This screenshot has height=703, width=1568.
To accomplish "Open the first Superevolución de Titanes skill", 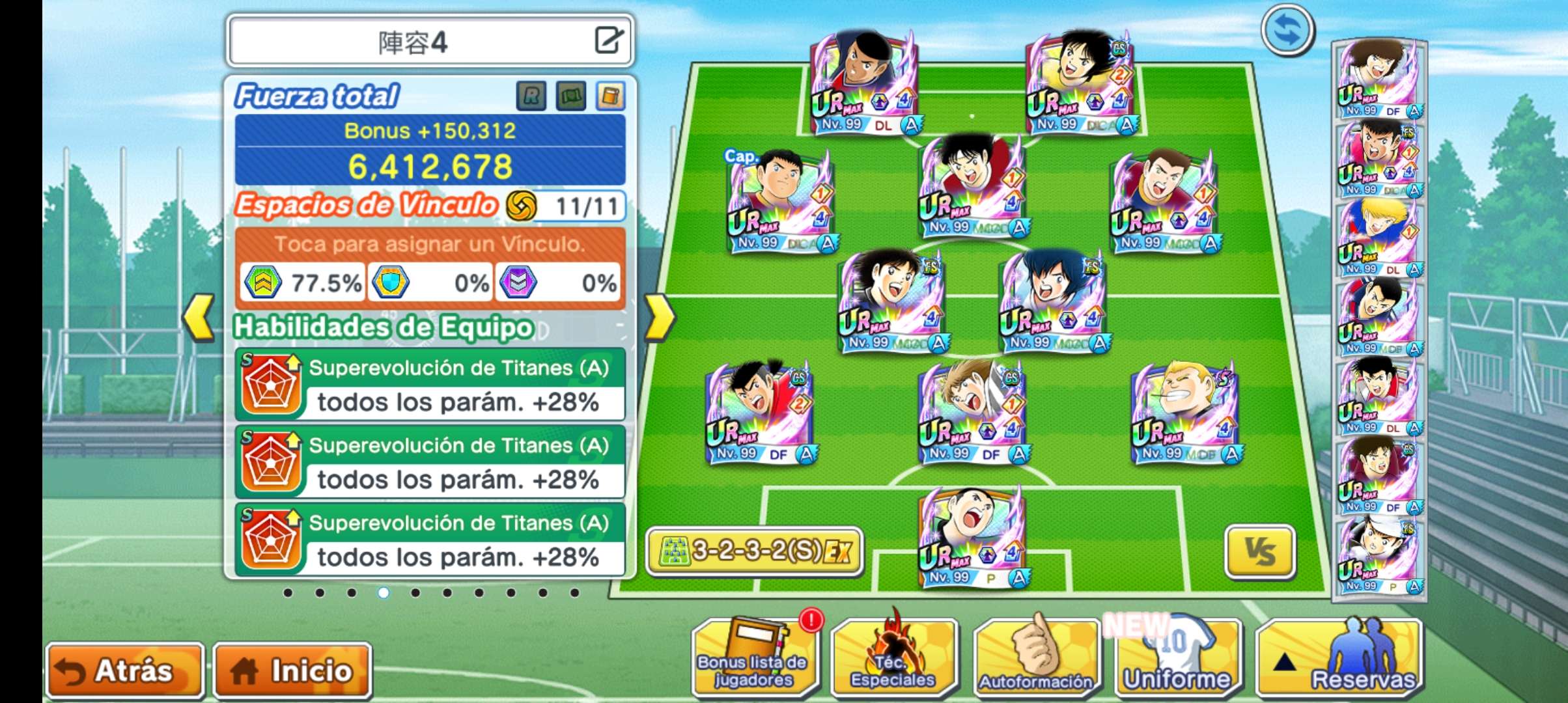I will pos(430,385).
